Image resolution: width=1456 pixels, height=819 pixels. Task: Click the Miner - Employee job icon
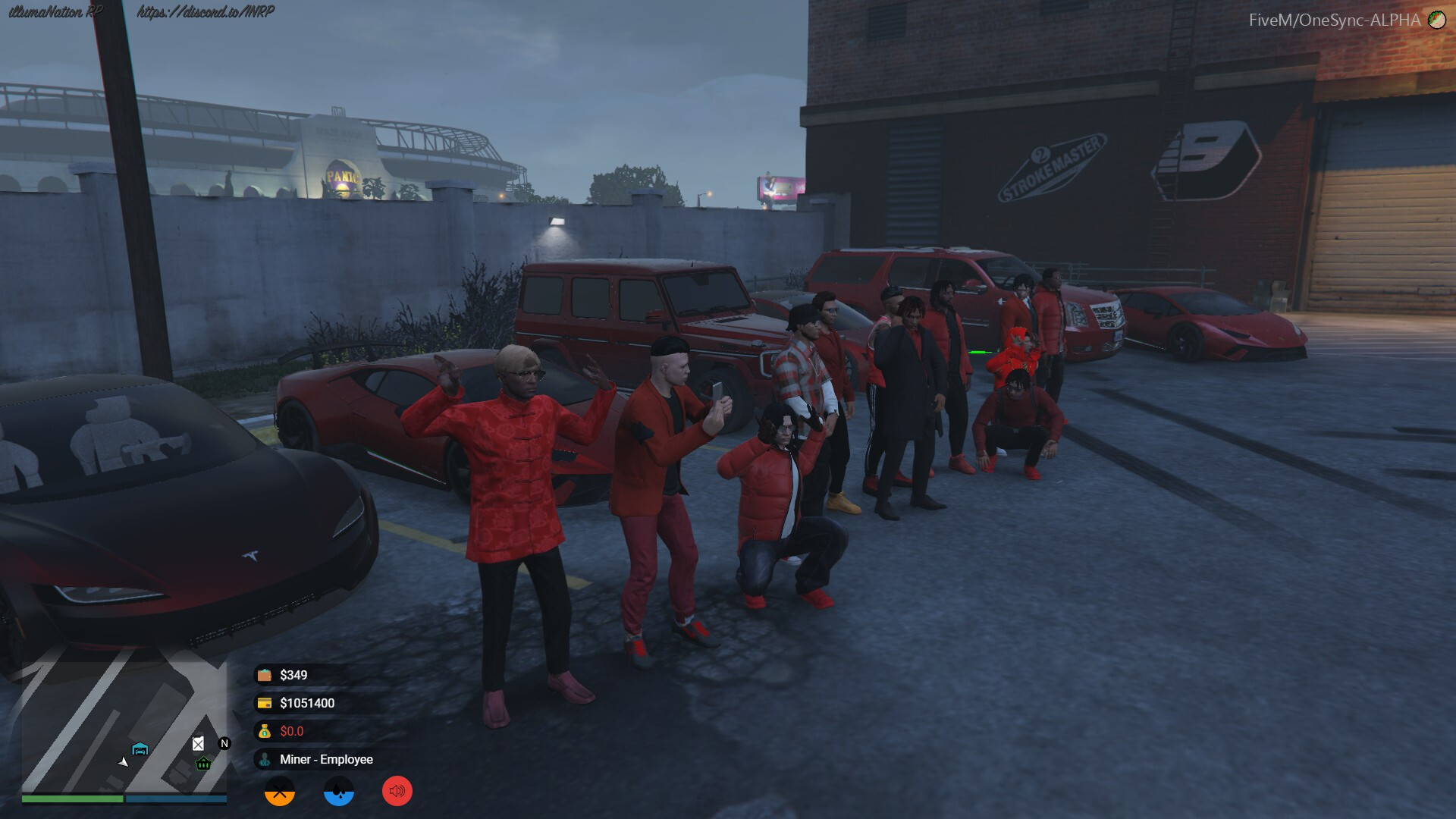[265, 759]
